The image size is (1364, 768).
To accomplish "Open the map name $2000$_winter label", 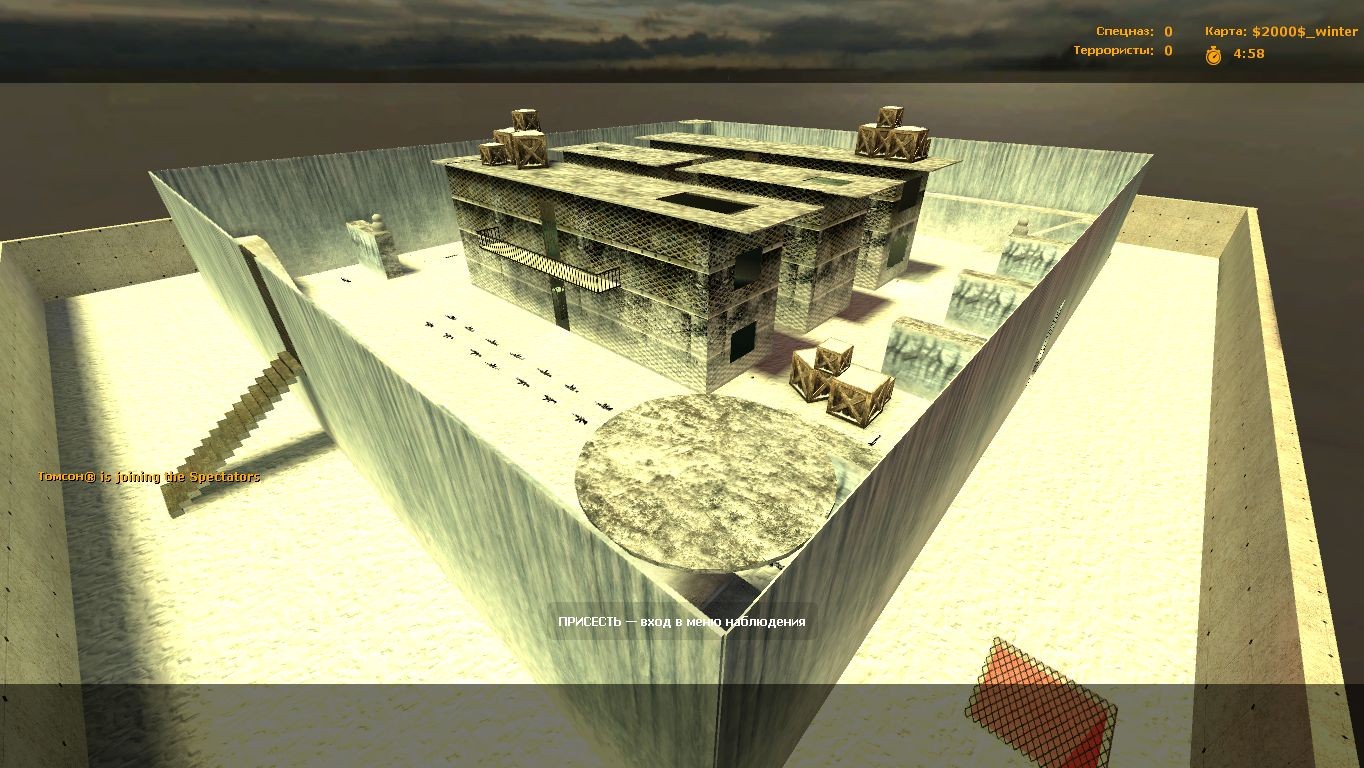I will point(1305,31).
